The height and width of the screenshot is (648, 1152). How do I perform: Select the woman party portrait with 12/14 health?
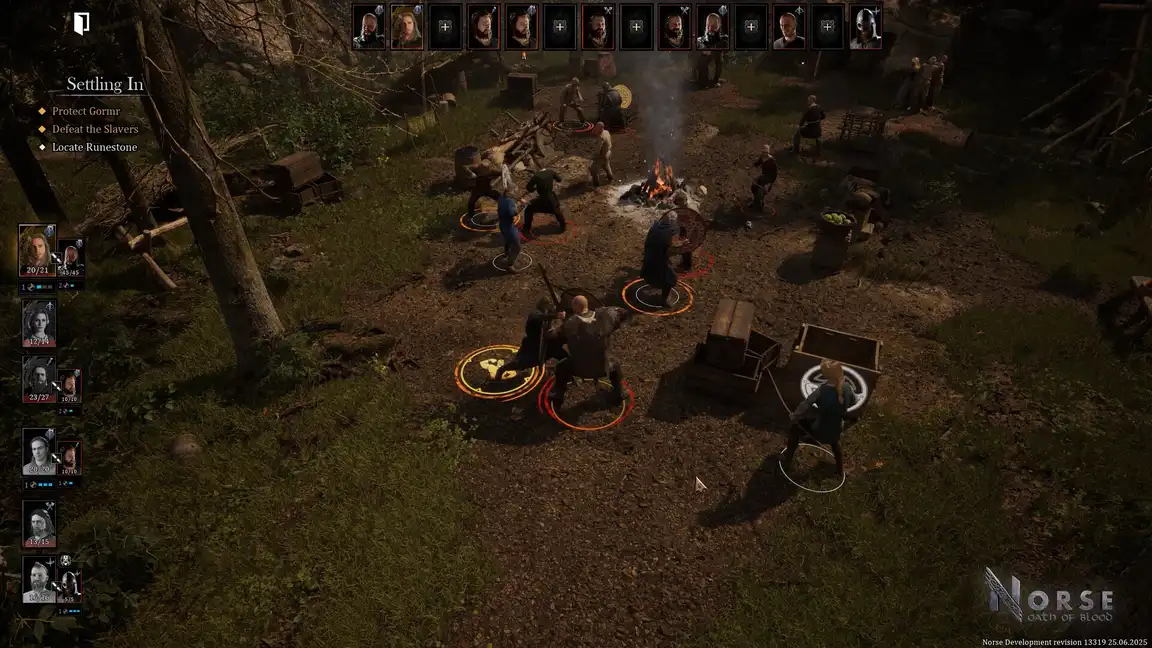tap(39, 322)
